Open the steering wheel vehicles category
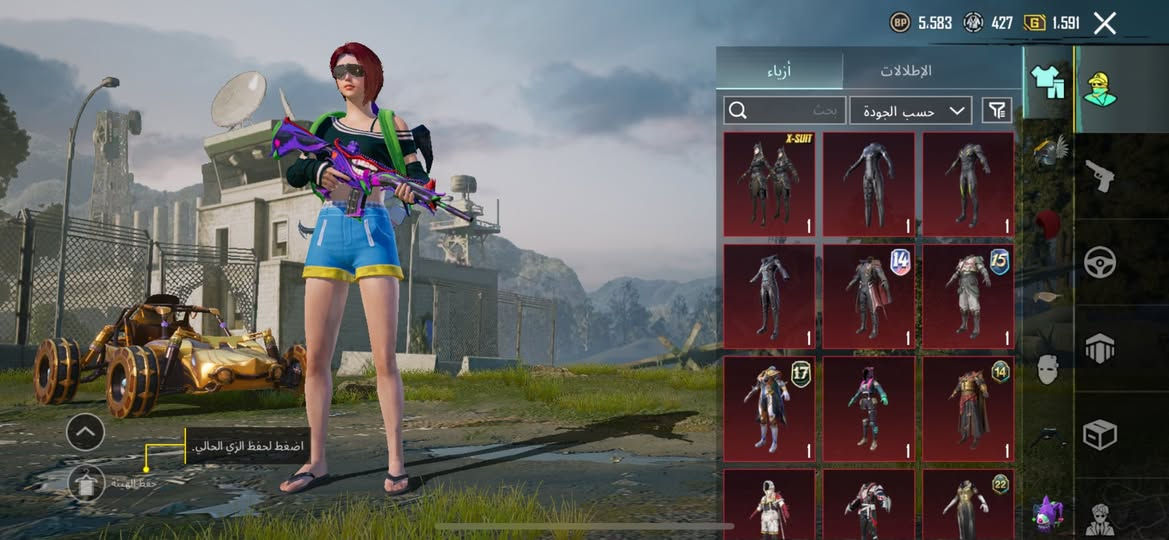 [x=1101, y=262]
